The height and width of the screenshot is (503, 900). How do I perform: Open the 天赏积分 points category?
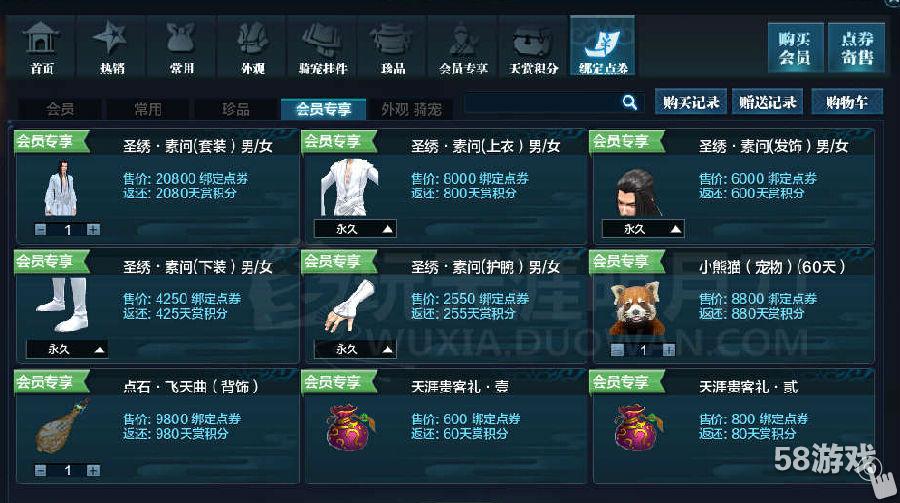(534, 46)
